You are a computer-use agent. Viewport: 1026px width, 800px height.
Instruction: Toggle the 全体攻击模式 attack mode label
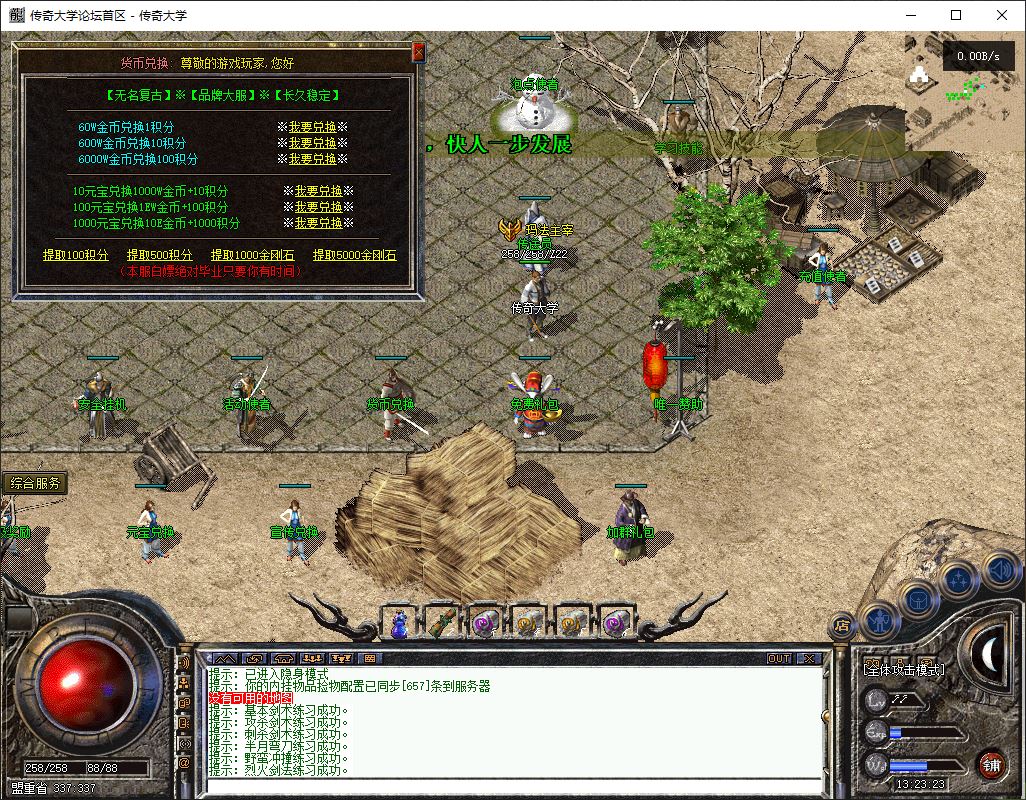point(903,669)
